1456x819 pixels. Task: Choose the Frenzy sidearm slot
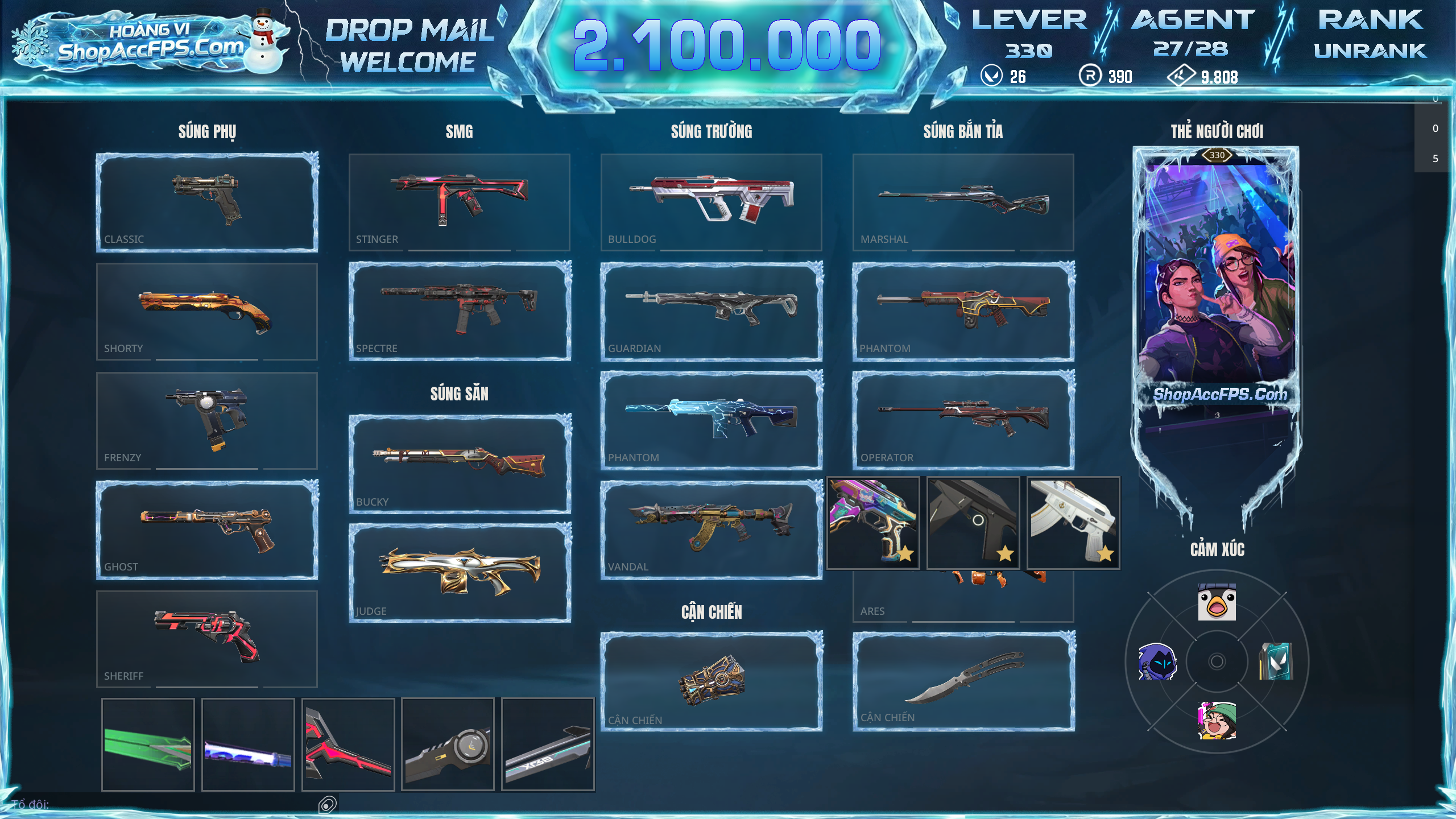point(207,420)
